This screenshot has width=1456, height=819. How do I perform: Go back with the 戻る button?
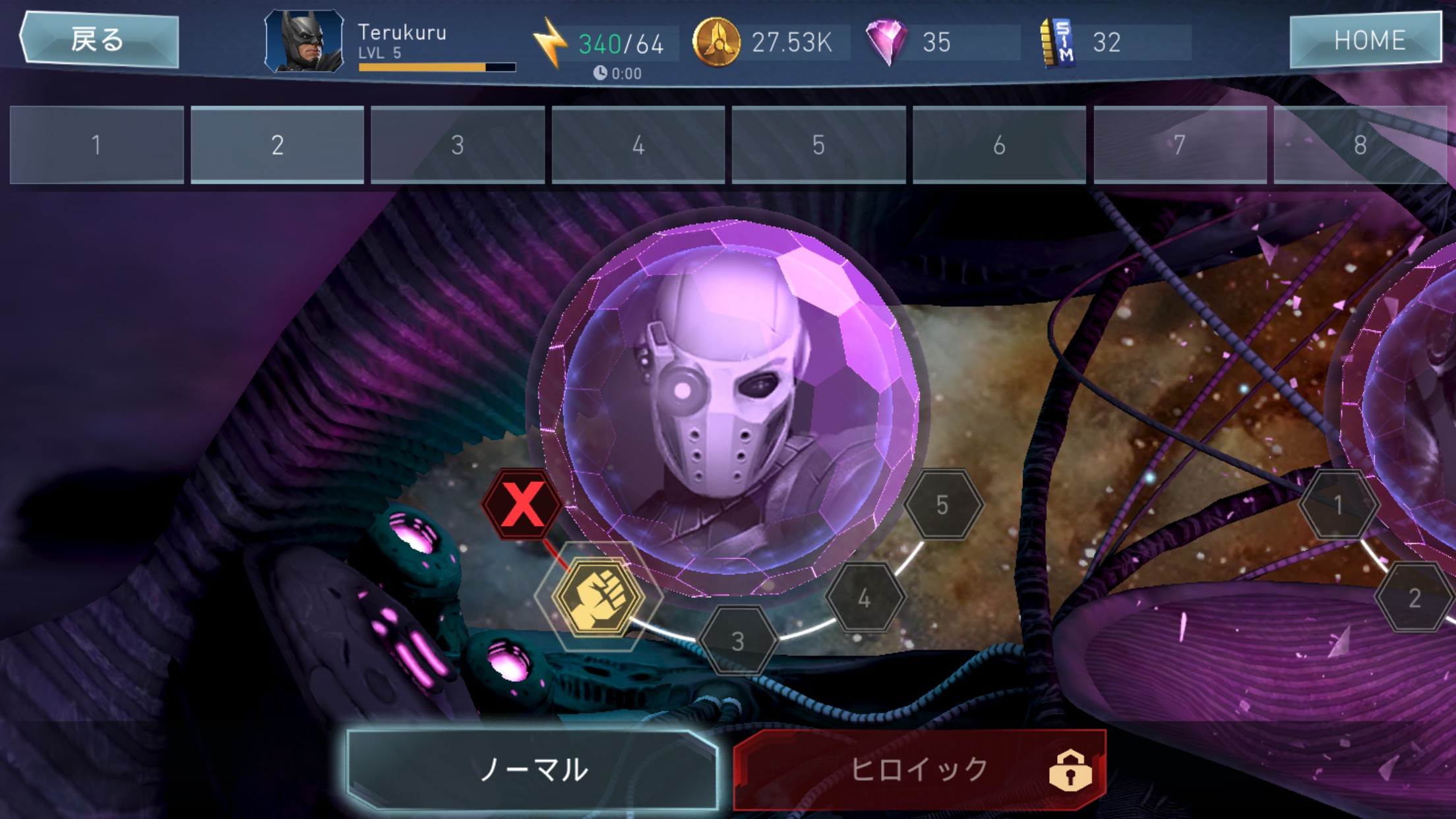pos(99,40)
